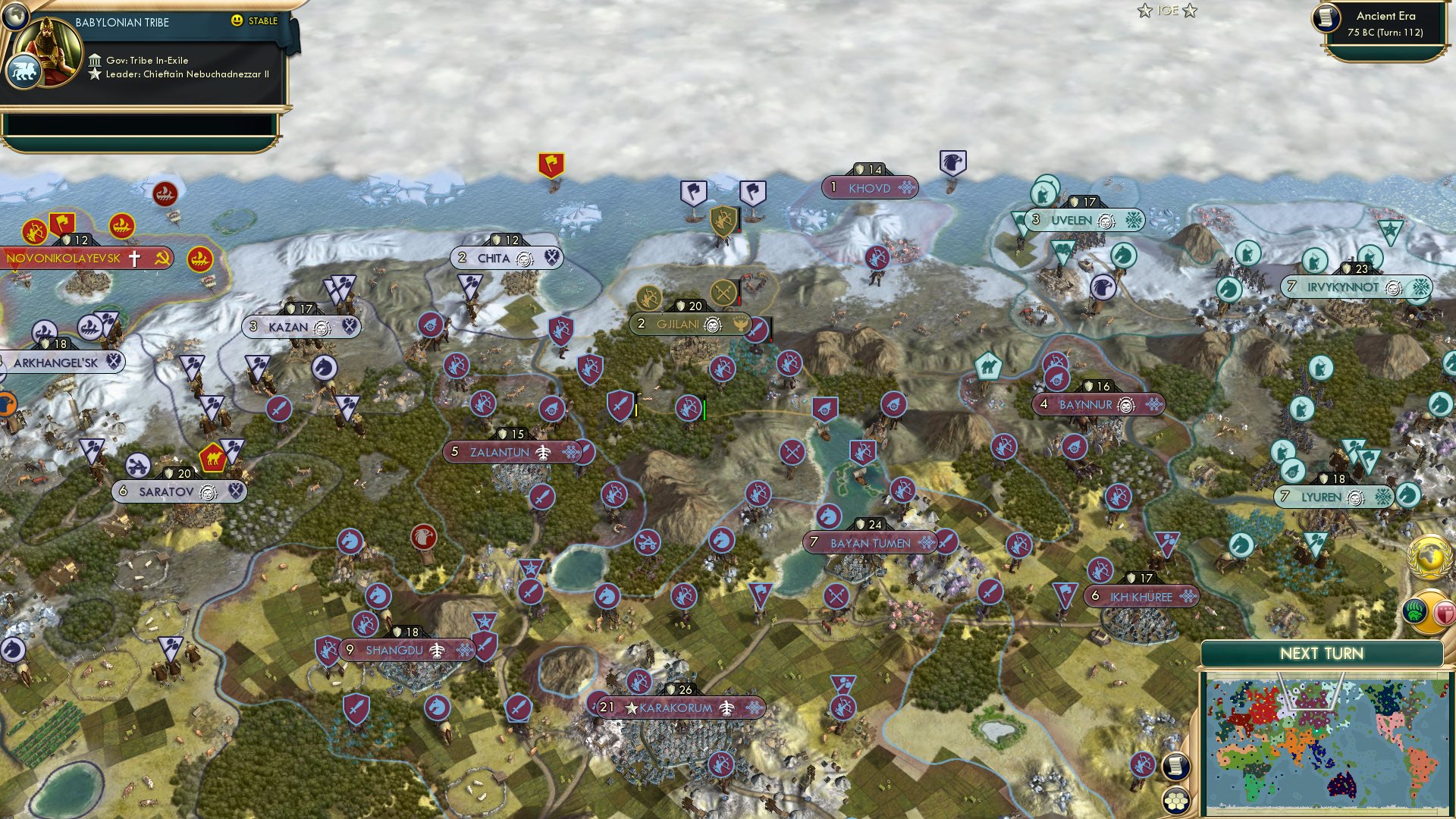Click the Next Turn button
Screen dimensions: 1456x819
point(1323,652)
